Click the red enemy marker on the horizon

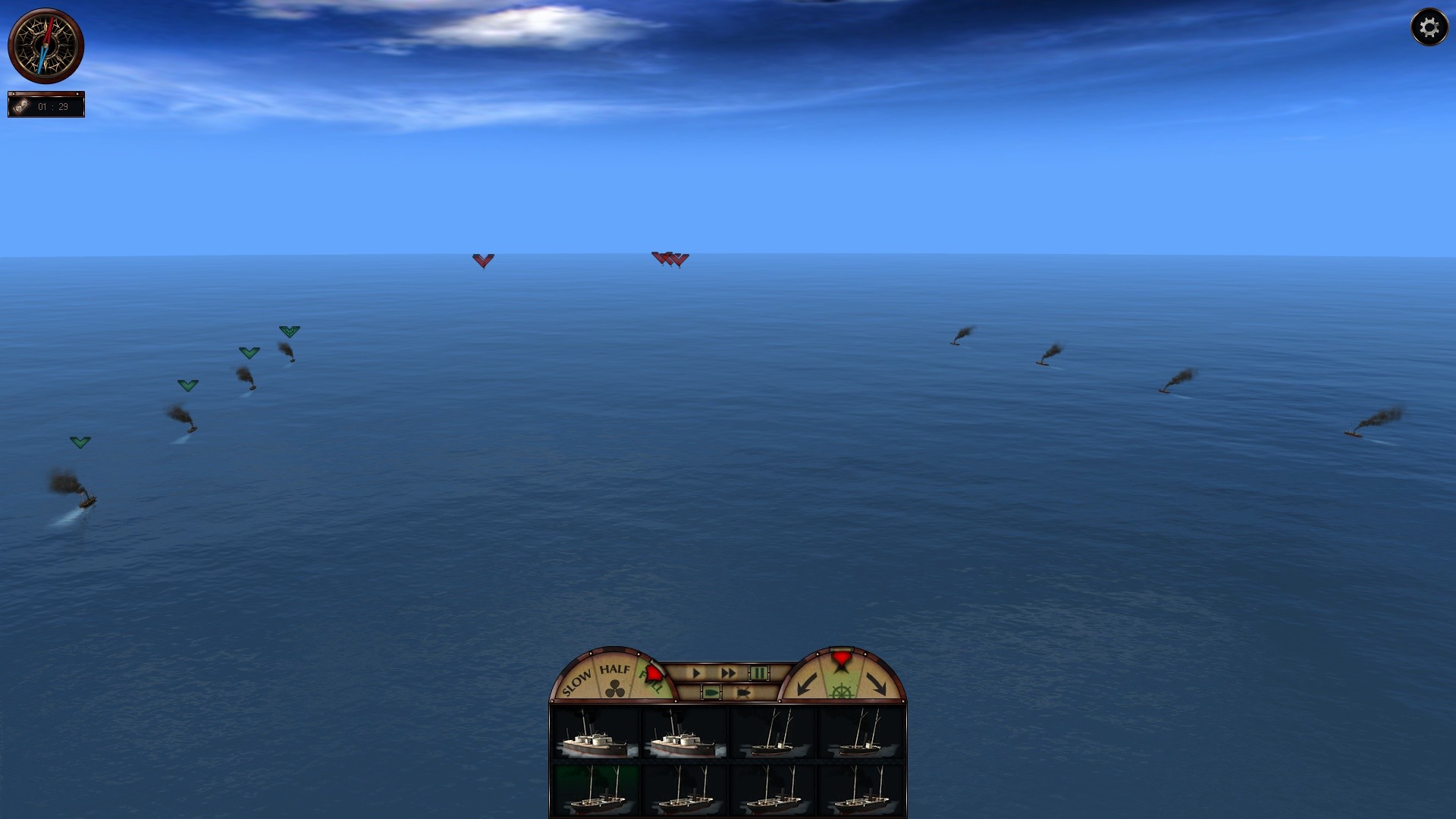[482, 259]
